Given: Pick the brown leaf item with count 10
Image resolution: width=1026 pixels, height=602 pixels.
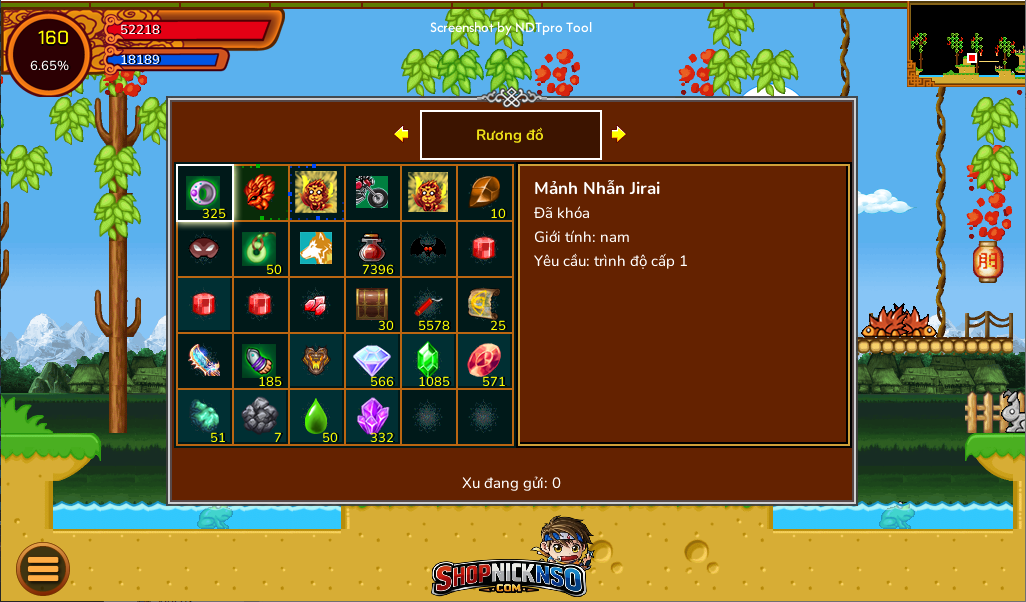Looking at the screenshot, I should tap(485, 193).
